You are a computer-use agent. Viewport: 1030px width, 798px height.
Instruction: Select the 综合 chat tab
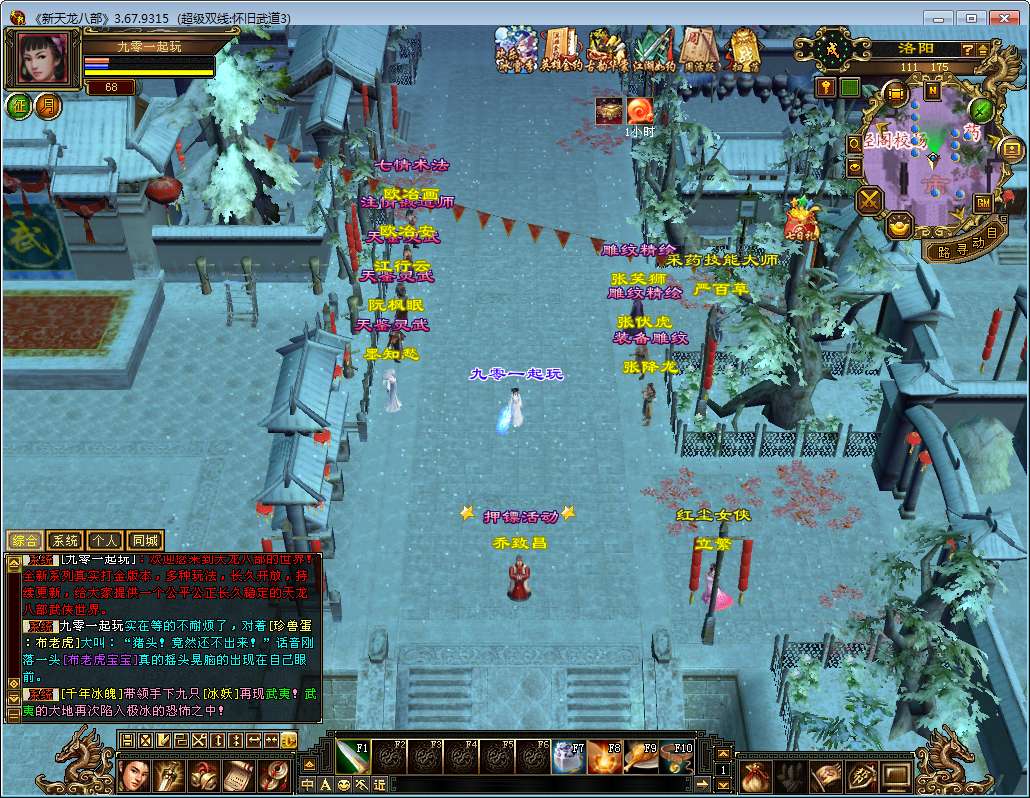[x=25, y=540]
